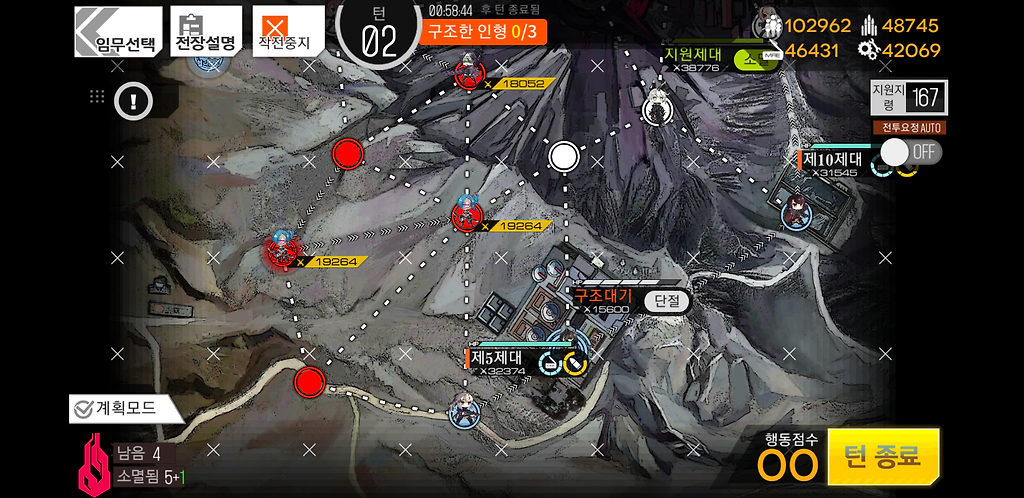Abort the operation with 작전중지
Viewport: 1024px width, 498px height.
(x=286, y=31)
